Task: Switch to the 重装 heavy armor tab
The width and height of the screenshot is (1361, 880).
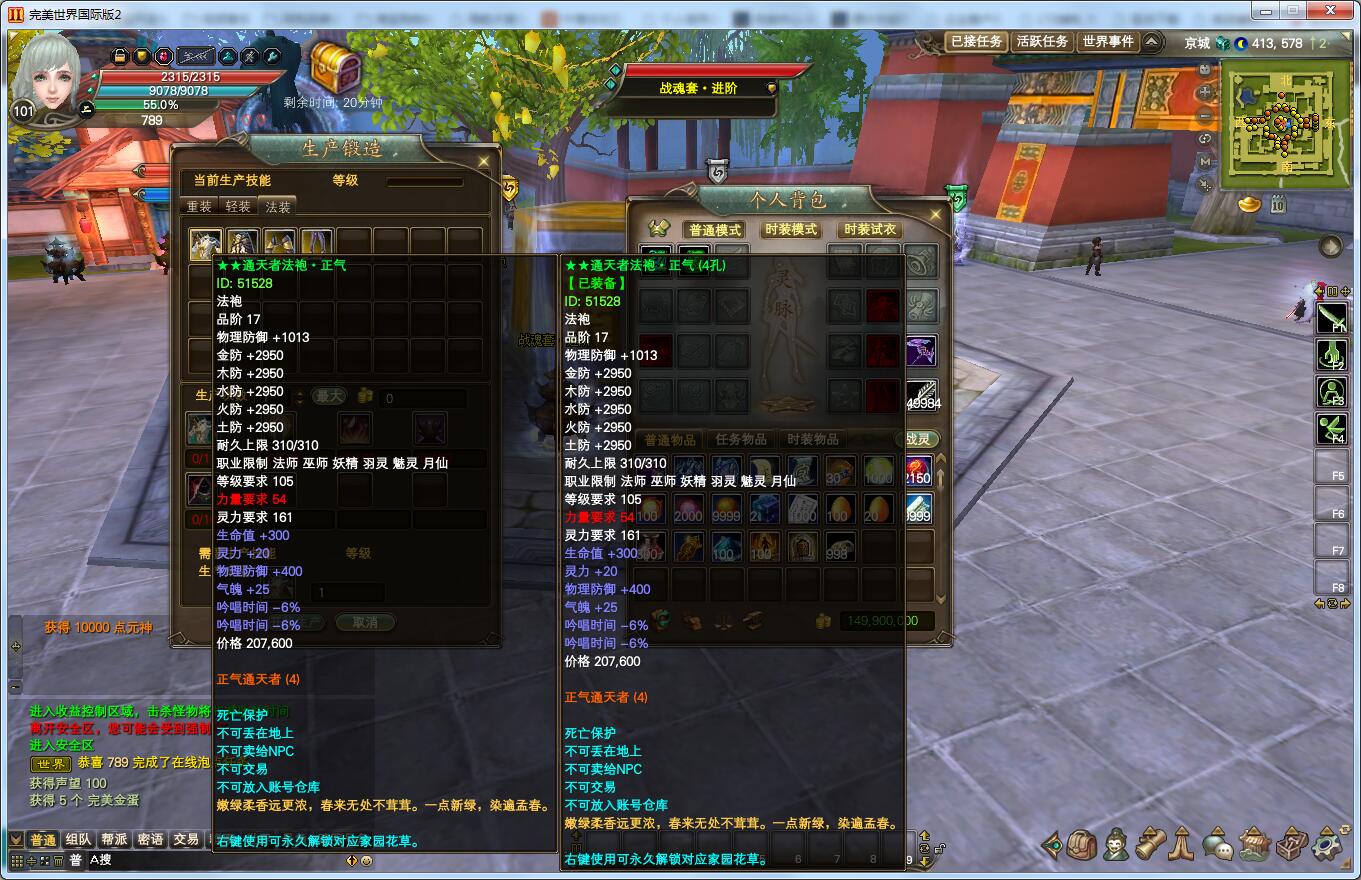Action: coord(200,207)
